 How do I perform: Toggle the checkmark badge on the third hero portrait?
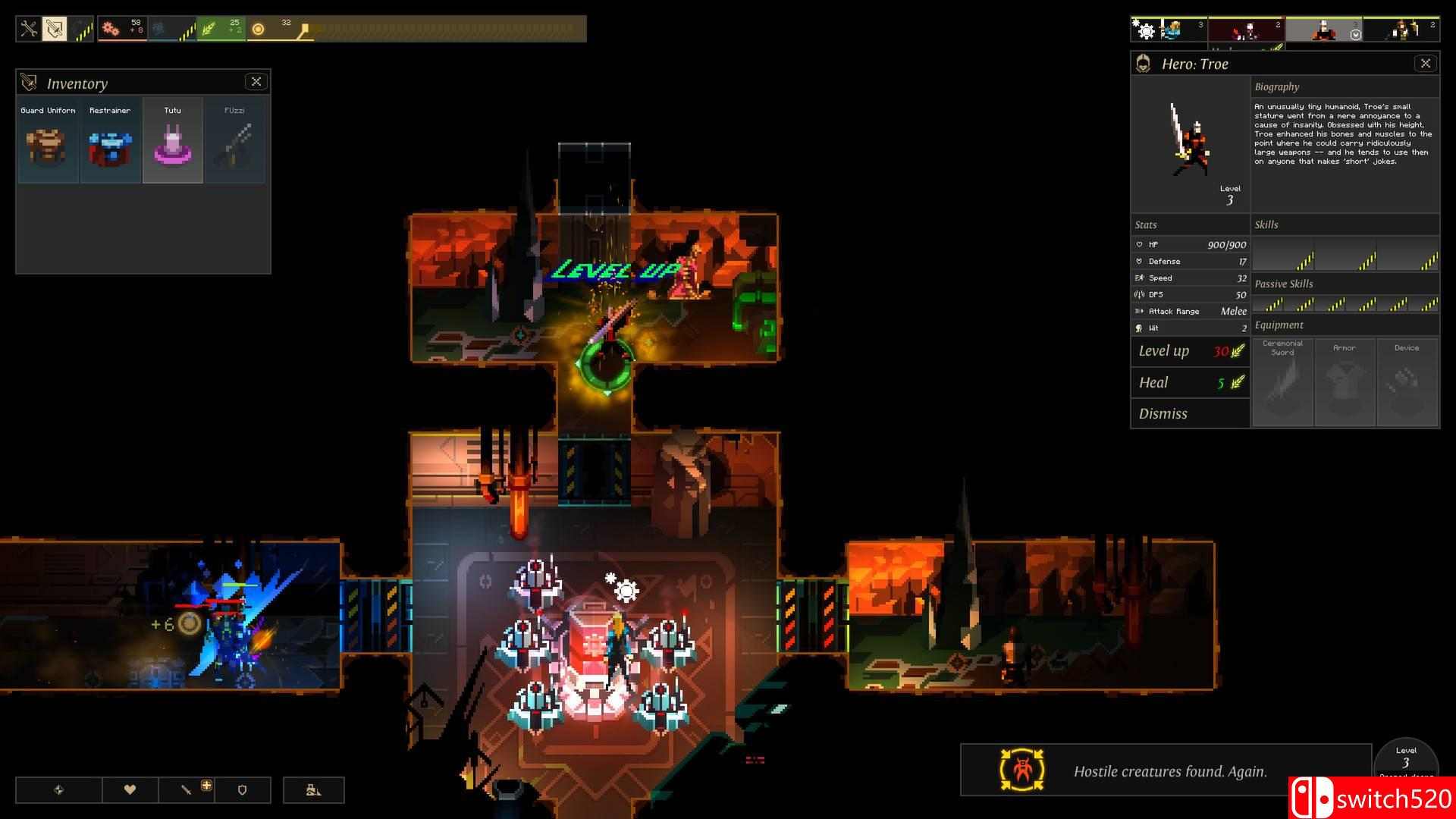(x=1356, y=34)
